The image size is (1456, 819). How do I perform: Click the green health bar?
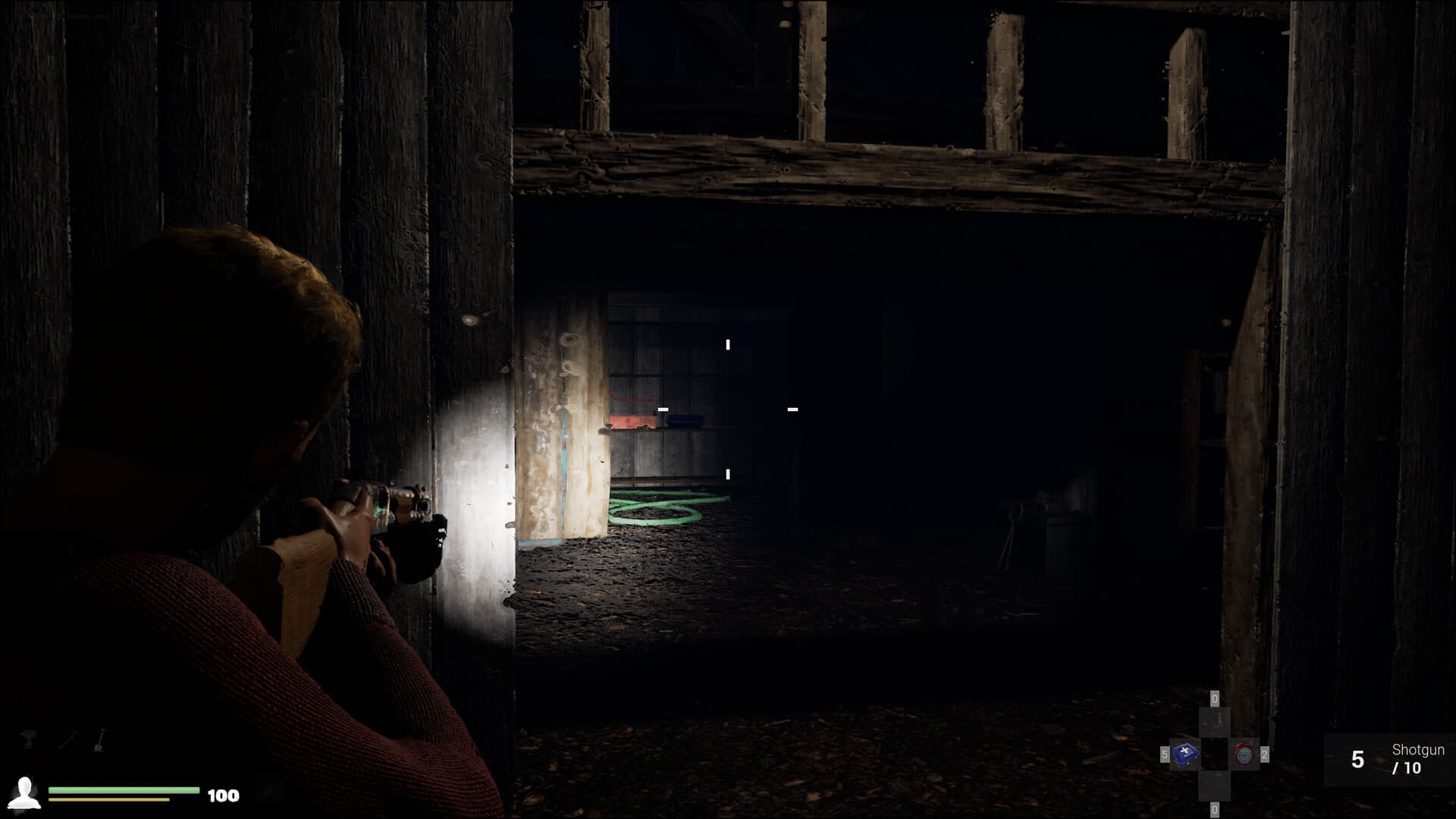click(124, 789)
